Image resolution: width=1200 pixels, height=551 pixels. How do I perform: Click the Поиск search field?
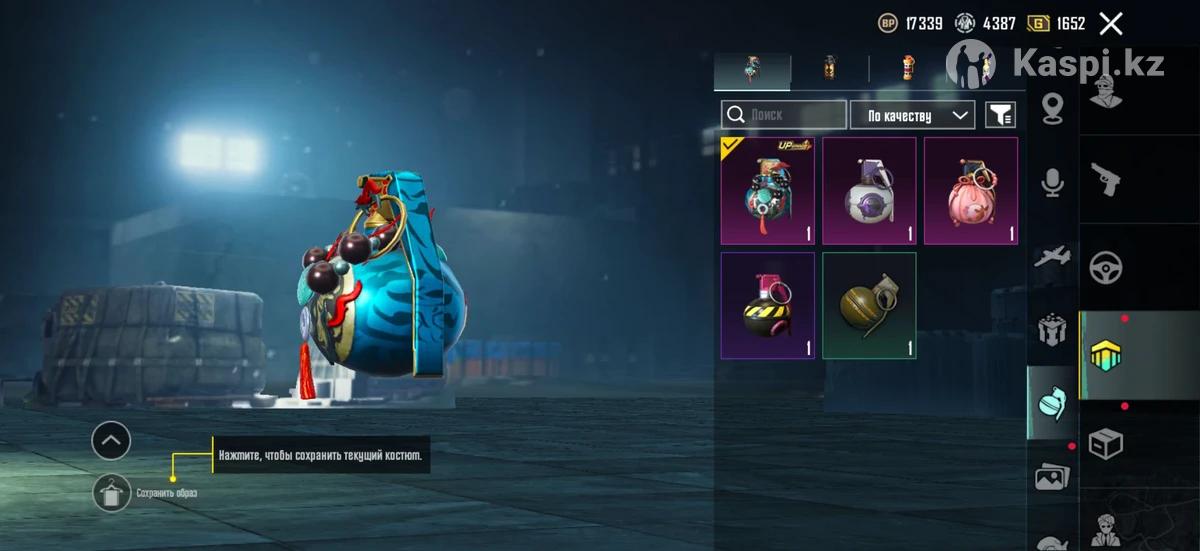pos(784,115)
